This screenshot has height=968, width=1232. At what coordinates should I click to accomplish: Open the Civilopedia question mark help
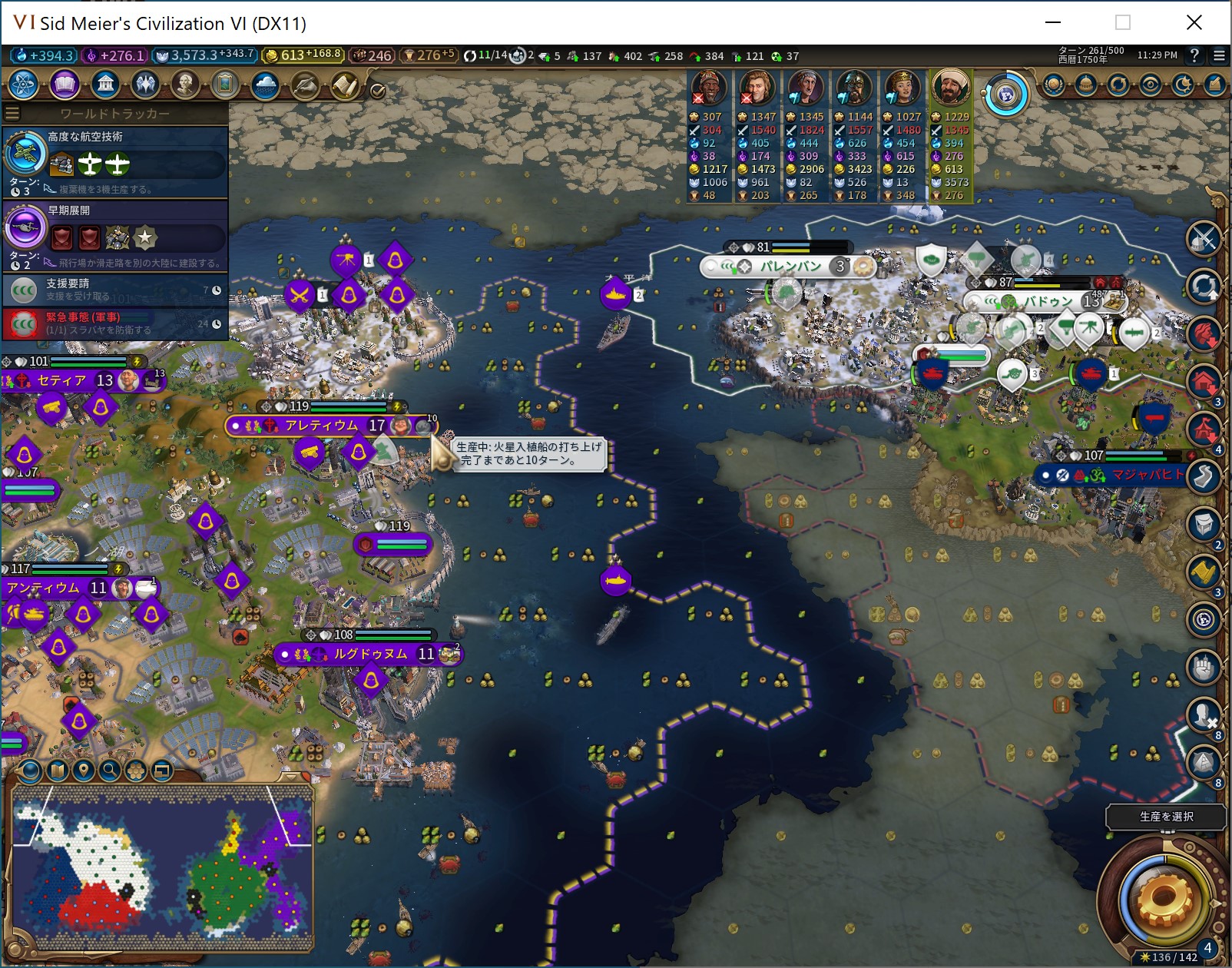point(1194,55)
